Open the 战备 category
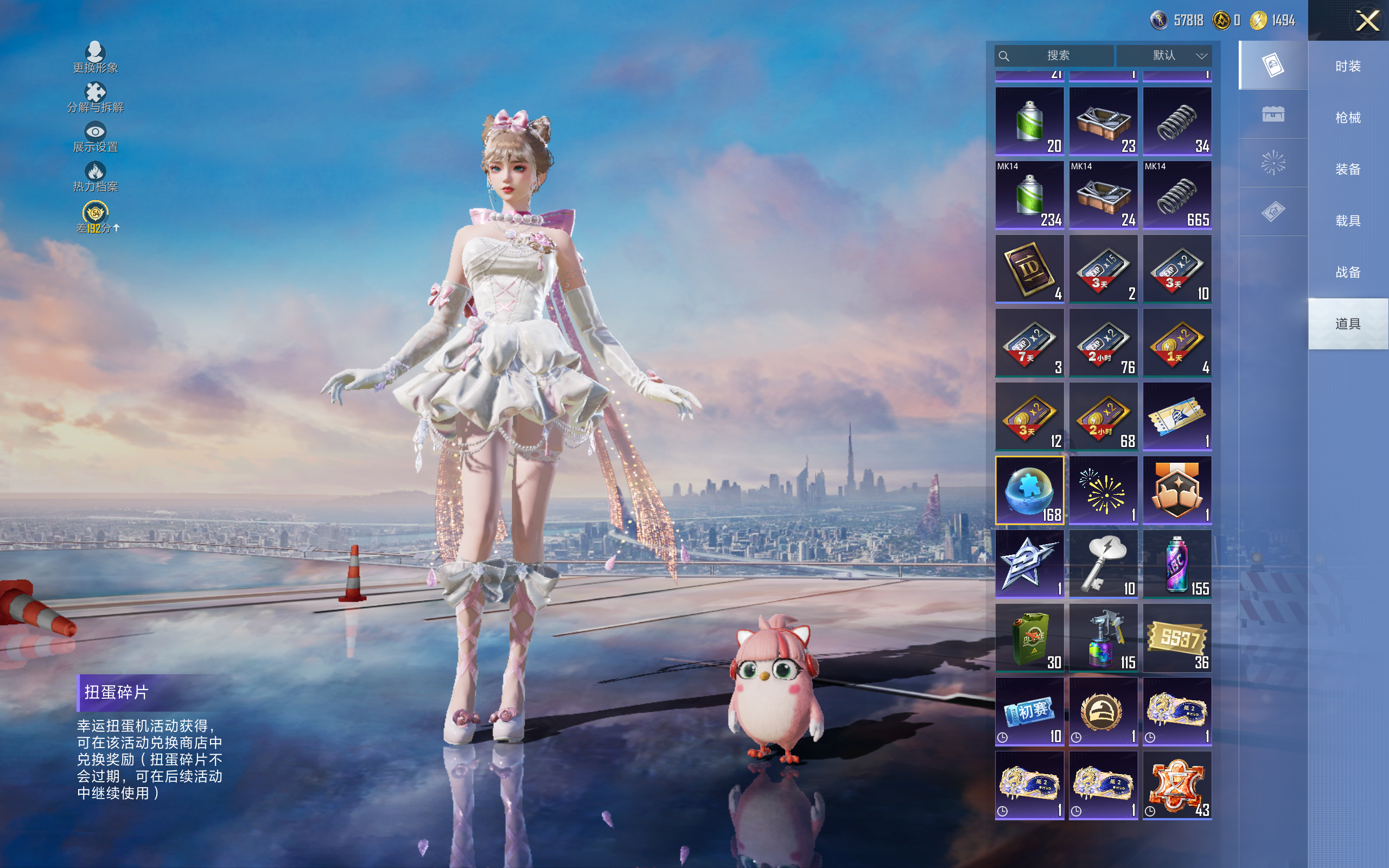Viewport: 1389px width, 868px height. coord(1347,272)
